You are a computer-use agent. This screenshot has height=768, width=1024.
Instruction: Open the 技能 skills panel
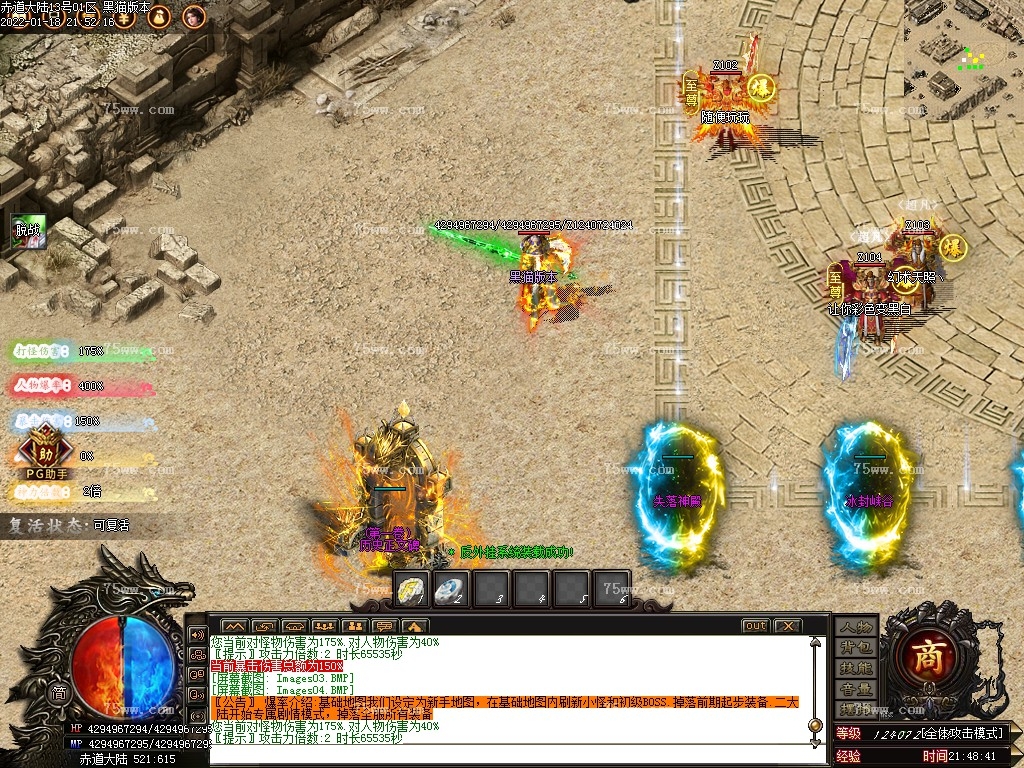coord(856,668)
